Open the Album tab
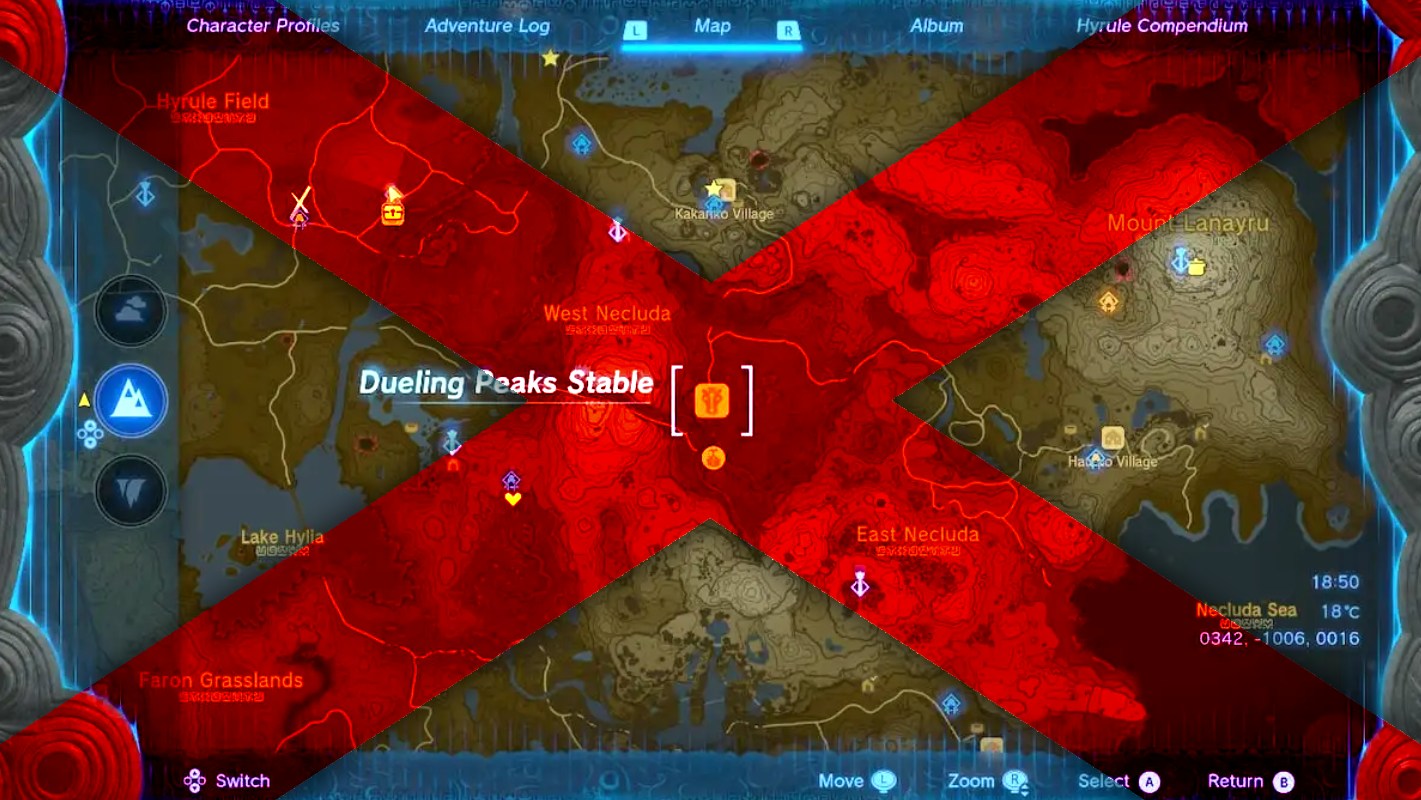This screenshot has height=800, width=1421. [936, 26]
